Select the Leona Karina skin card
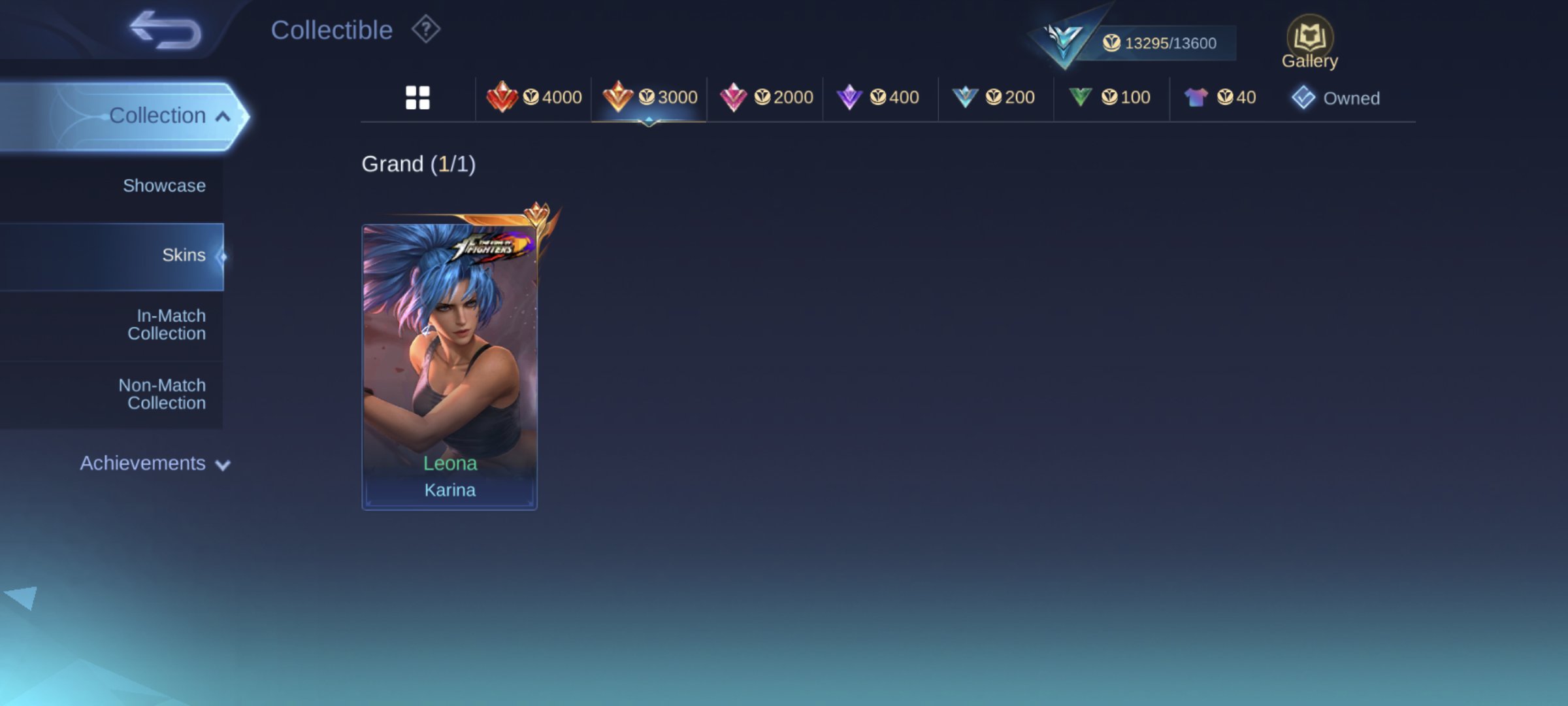This screenshot has width=1568, height=706. tap(449, 366)
